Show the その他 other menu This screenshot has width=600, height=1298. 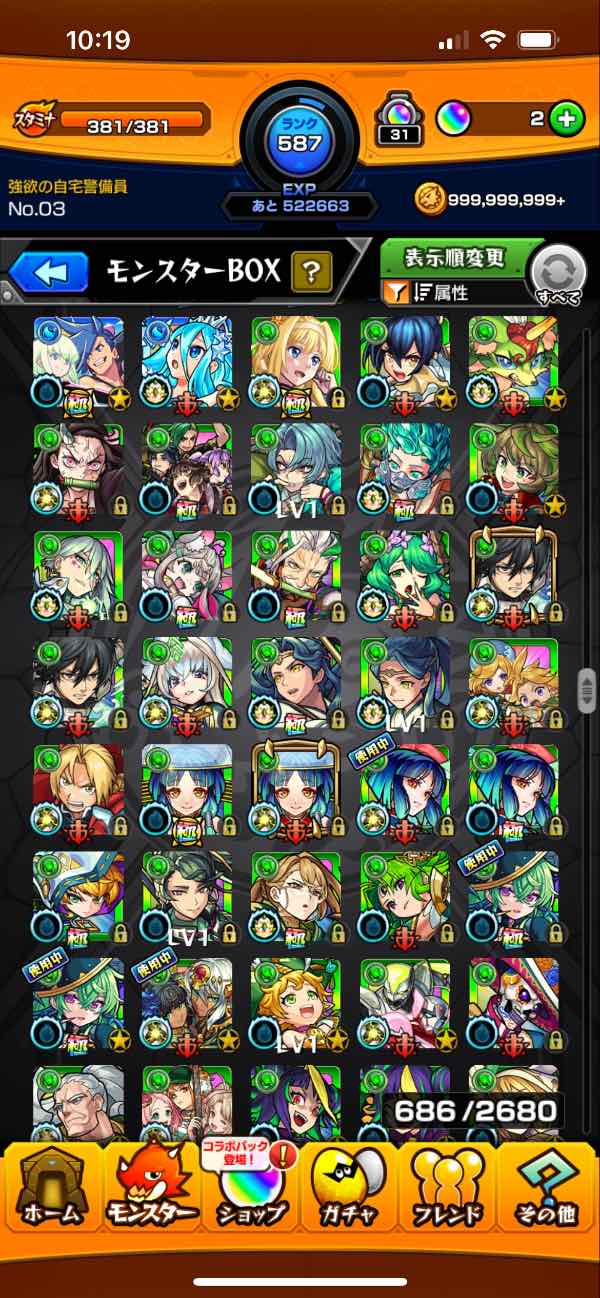pos(547,1186)
